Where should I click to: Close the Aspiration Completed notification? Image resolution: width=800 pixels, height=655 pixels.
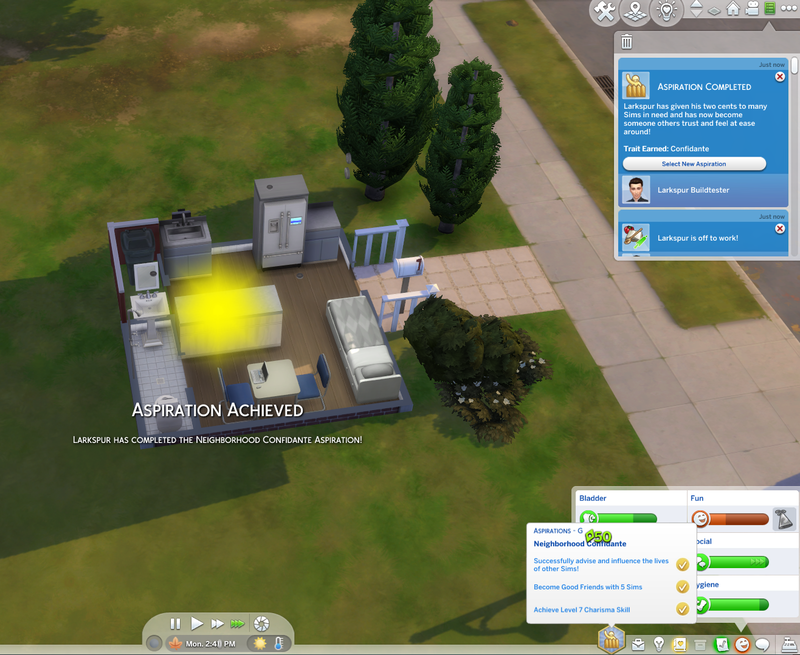(x=780, y=76)
